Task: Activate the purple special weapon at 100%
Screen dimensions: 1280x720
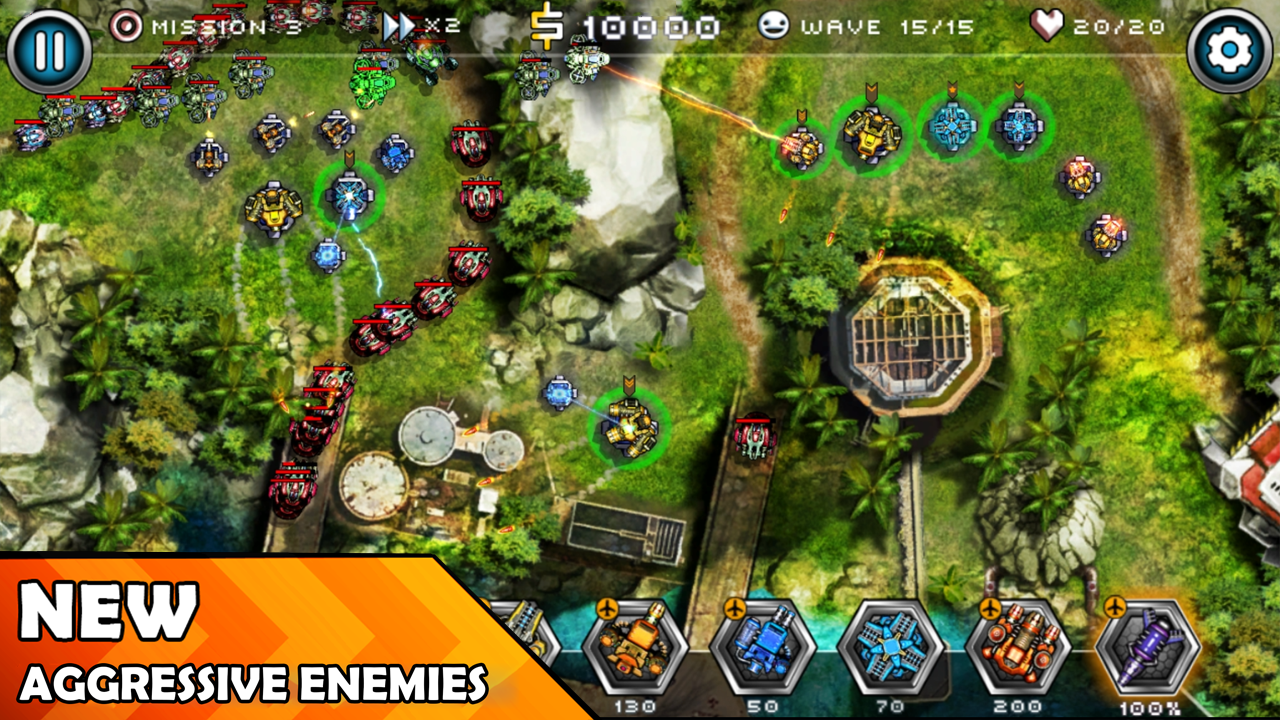Action: pyautogui.click(x=1148, y=648)
